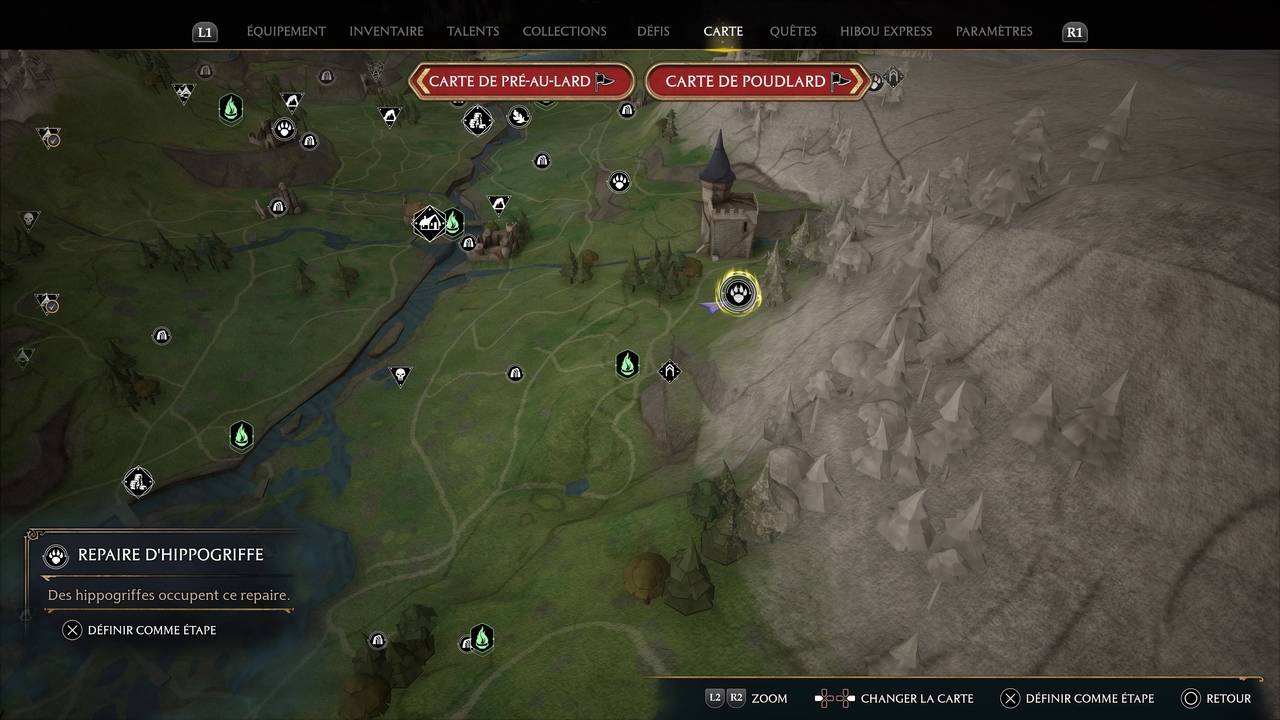1280x720 pixels.
Task: Go to the Talents tab
Action: point(473,31)
